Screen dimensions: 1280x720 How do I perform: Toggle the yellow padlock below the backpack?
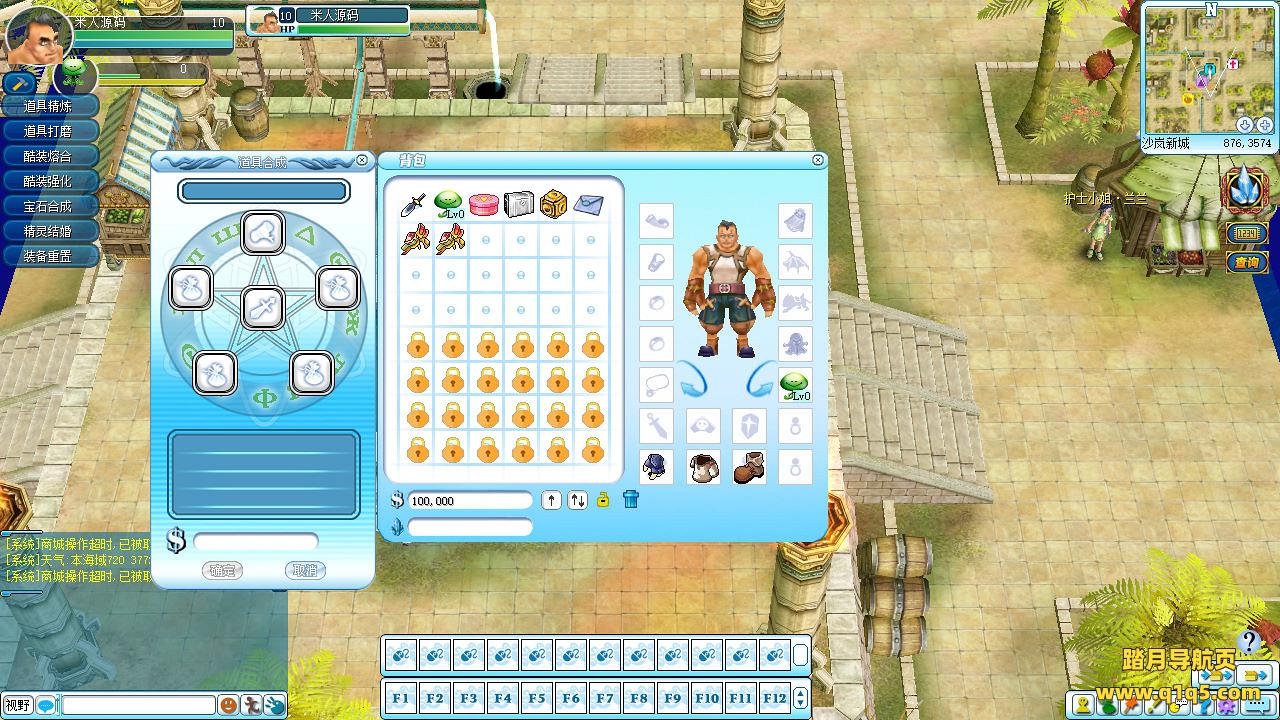coord(603,499)
